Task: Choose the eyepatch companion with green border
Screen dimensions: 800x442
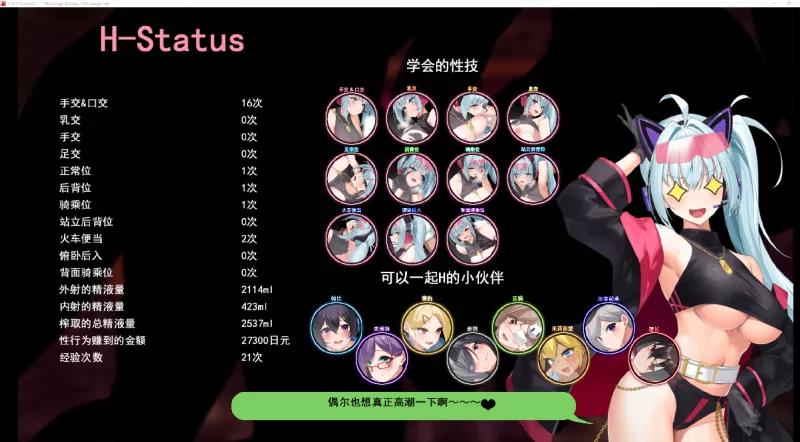Action: click(518, 326)
